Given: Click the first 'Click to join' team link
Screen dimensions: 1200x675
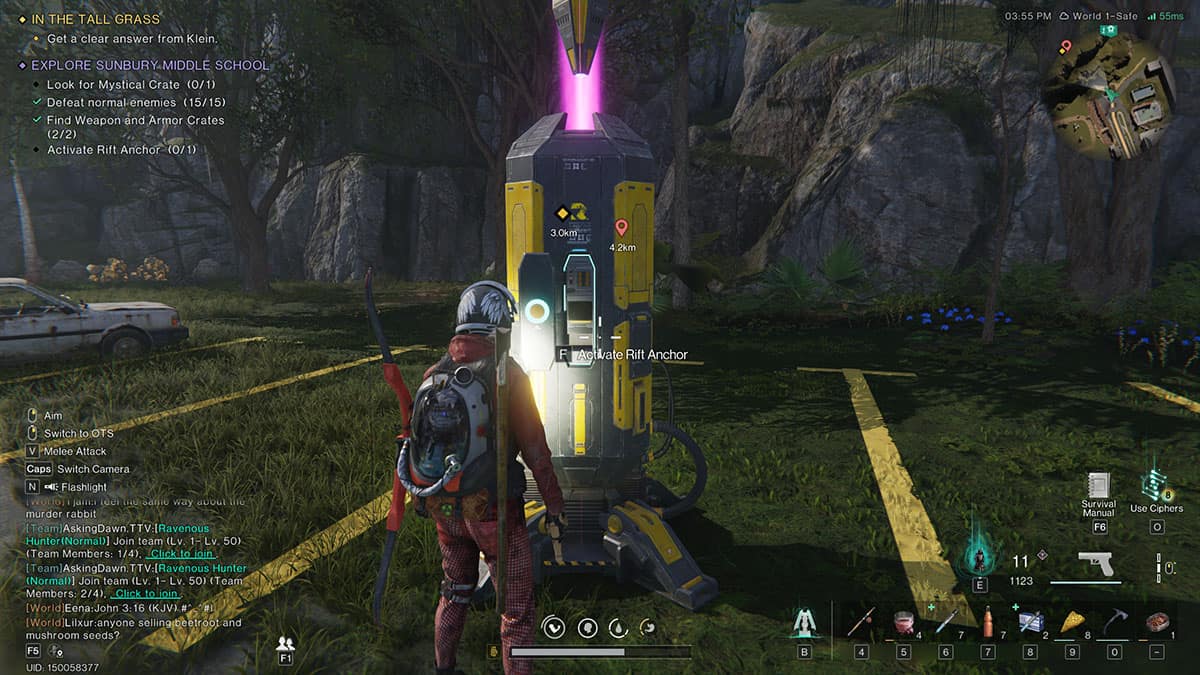Looking at the screenshot, I should click(180, 554).
